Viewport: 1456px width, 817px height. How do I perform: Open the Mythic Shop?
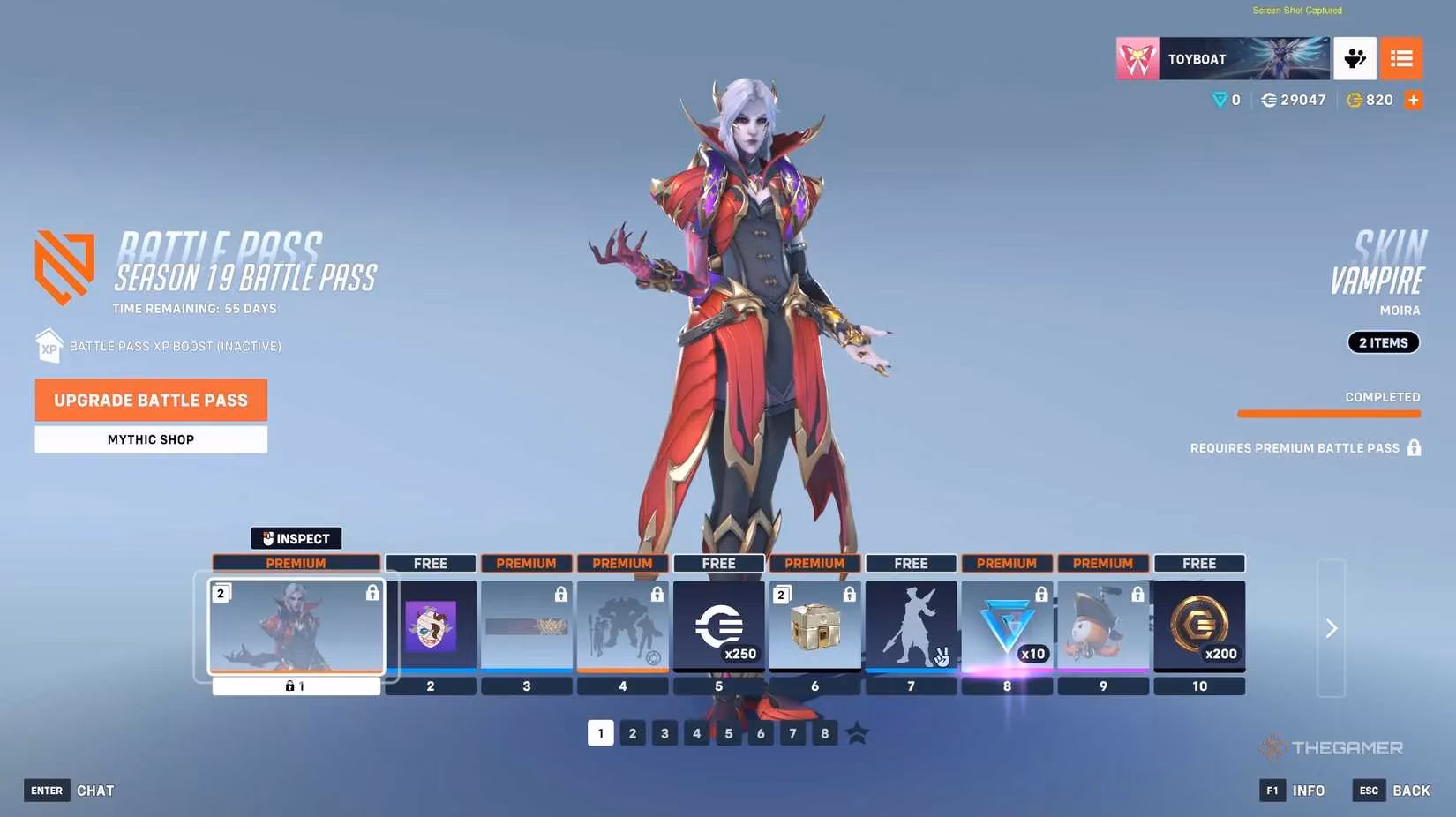[x=150, y=438]
